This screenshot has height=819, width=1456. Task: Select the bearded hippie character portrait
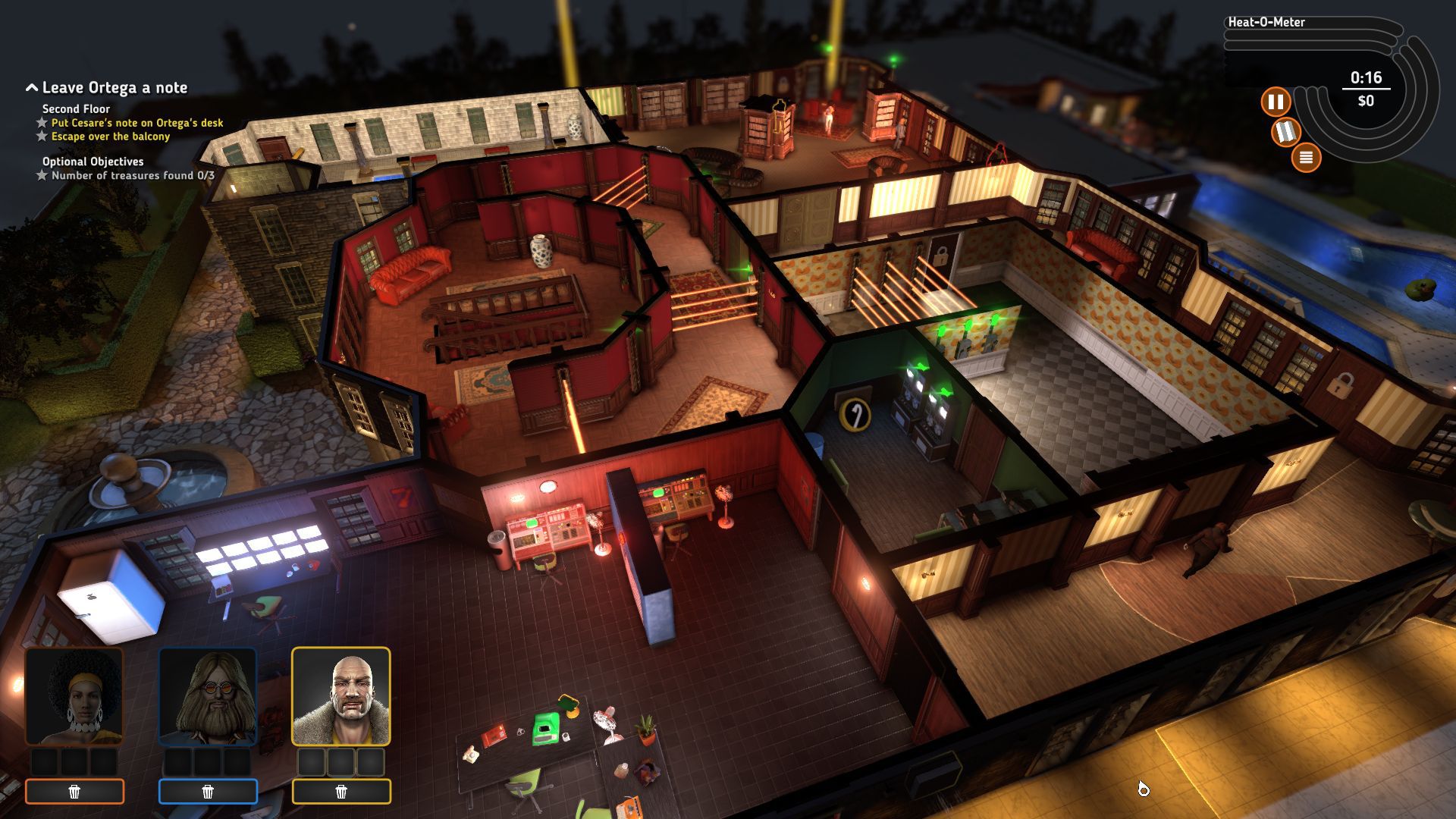(x=208, y=696)
